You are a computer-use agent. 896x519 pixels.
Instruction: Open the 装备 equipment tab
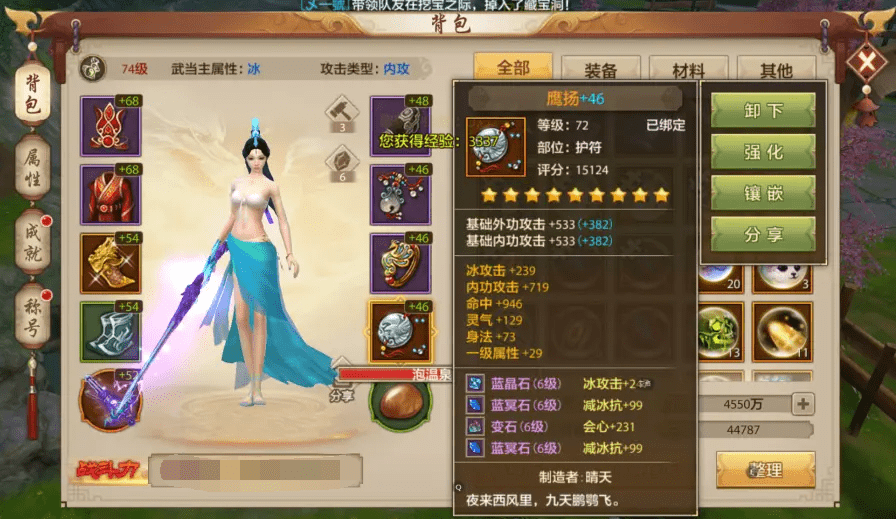pyautogui.click(x=600, y=70)
